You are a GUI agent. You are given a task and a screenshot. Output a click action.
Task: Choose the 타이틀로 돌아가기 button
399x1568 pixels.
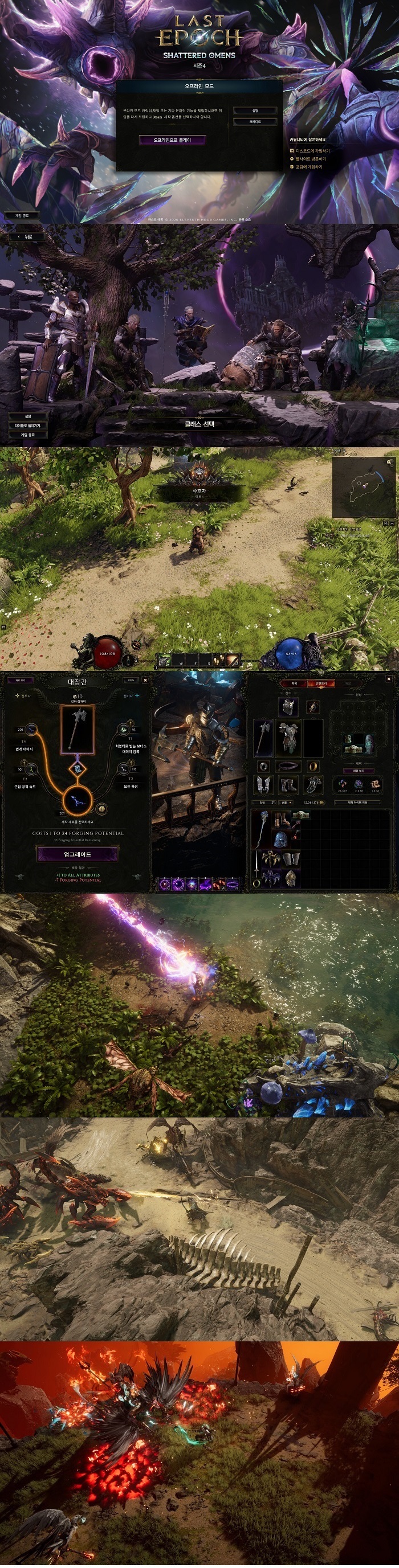tap(27, 425)
